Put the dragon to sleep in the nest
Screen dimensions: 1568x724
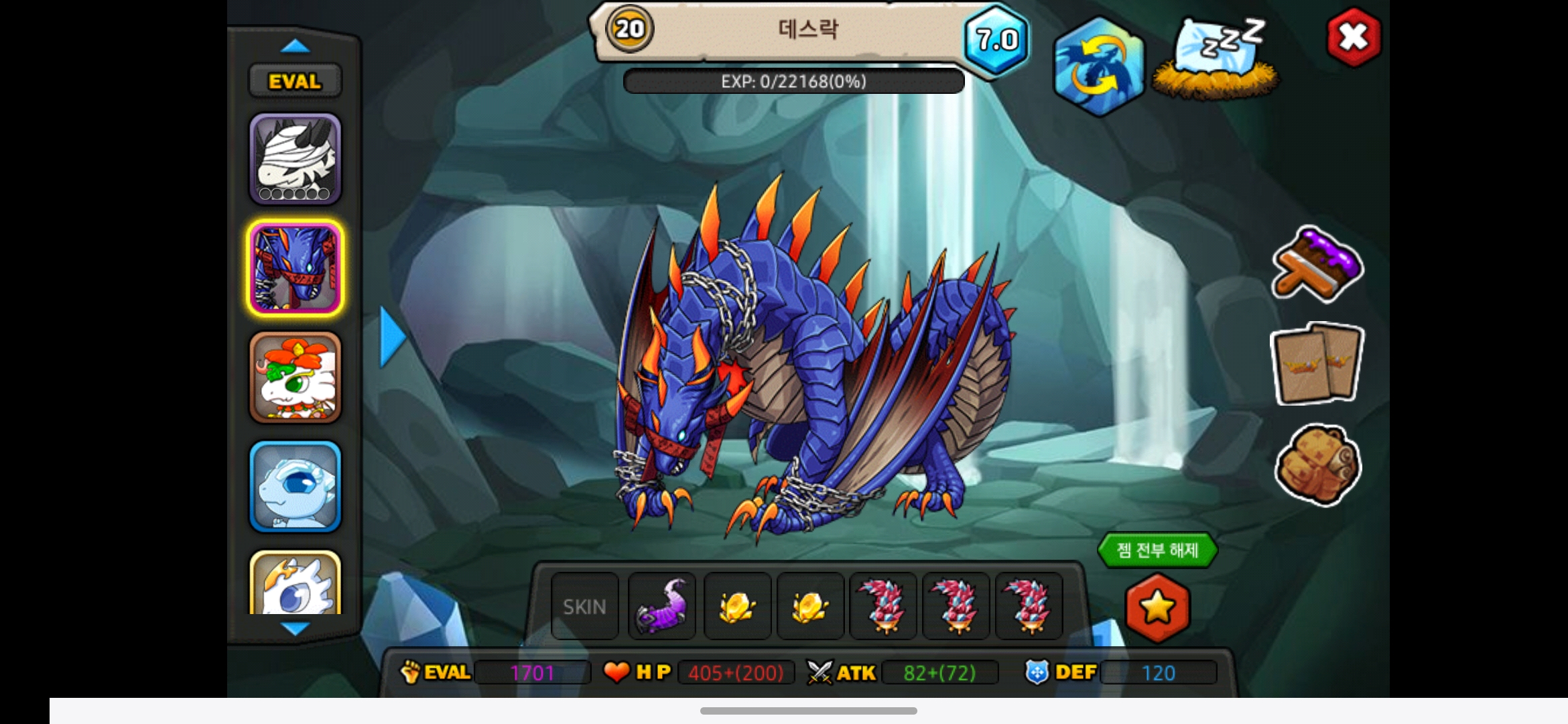coord(1217,60)
